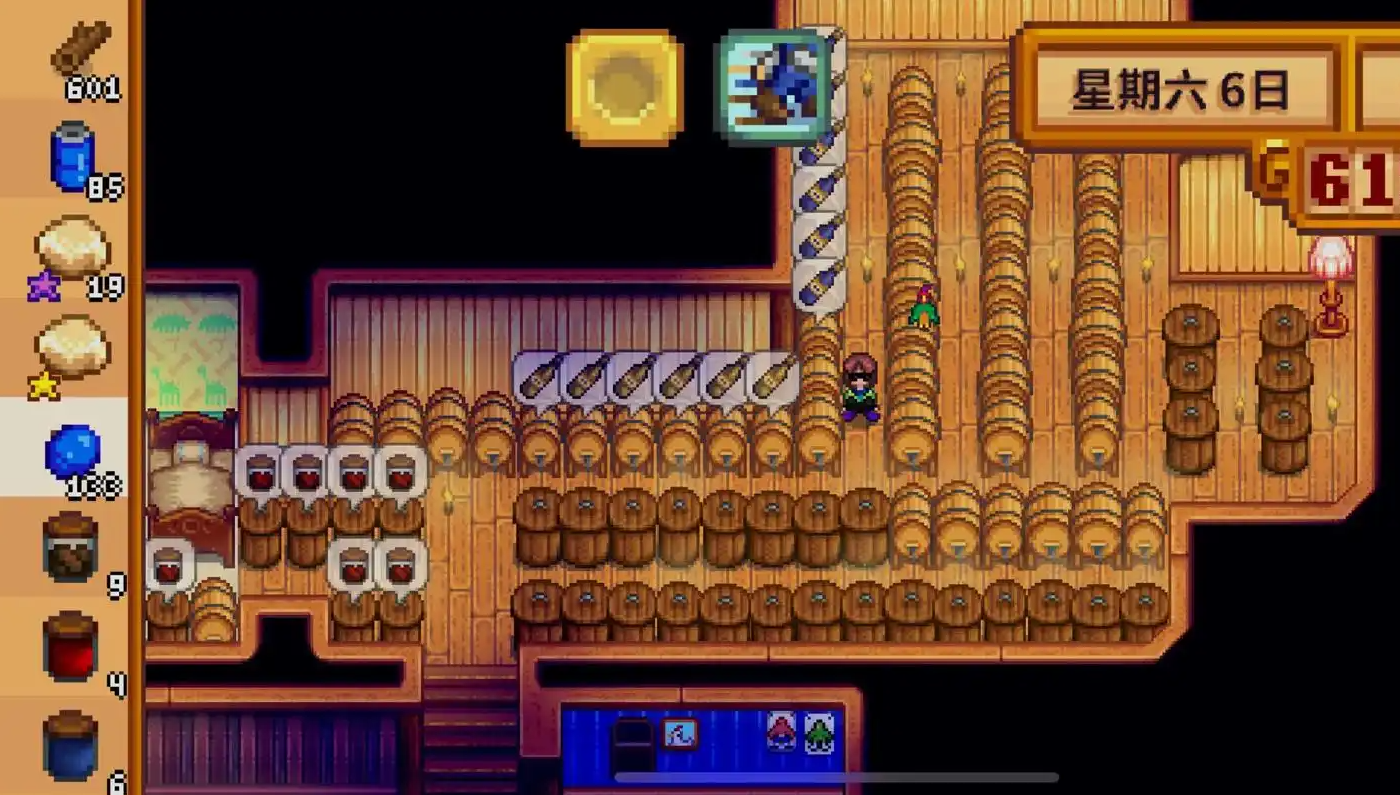Tap the round yellow action button
Screen dimensions: 1400x795
[x=625, y=88]
